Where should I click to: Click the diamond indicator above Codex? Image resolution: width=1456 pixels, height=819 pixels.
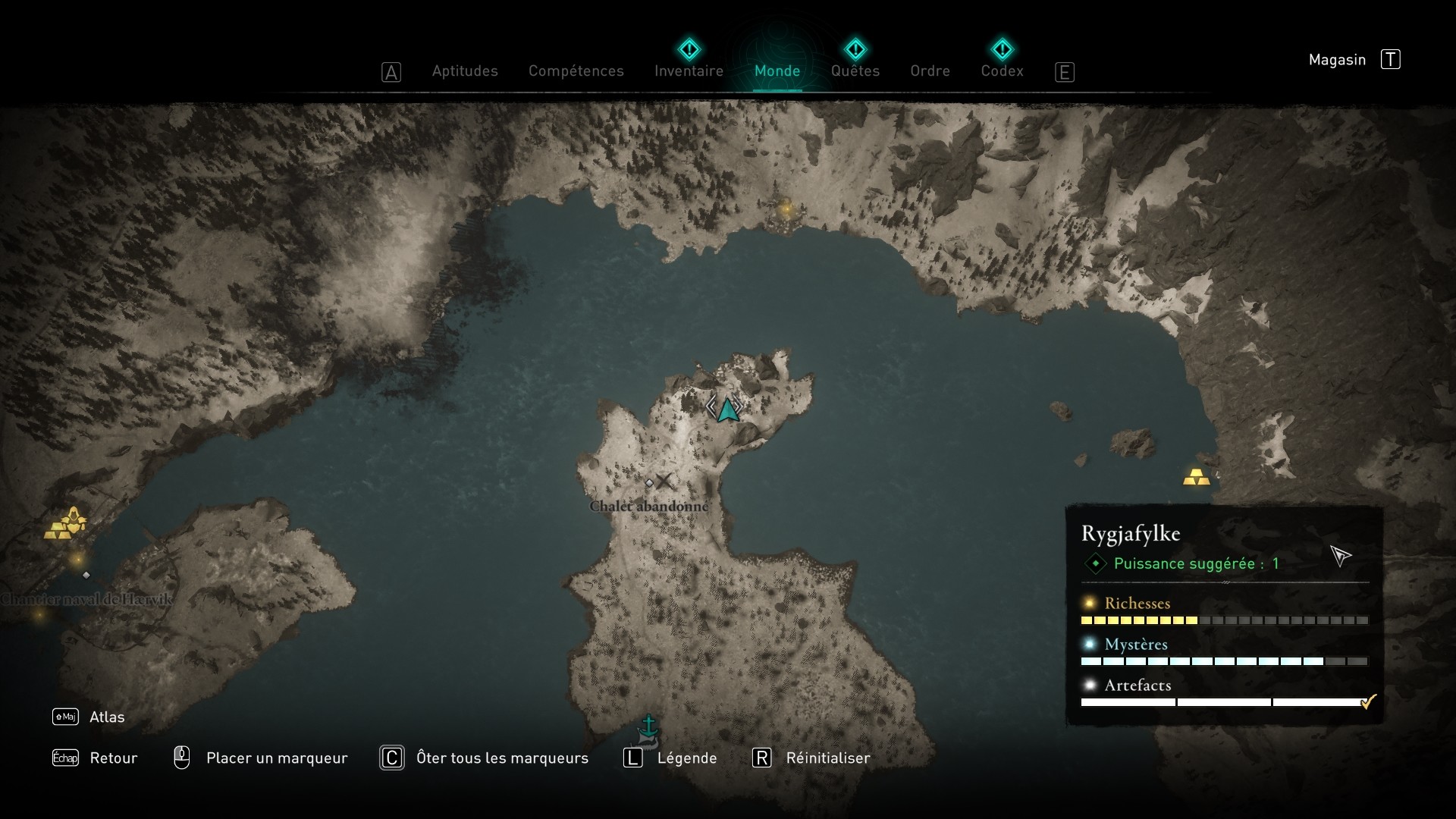1003,49
